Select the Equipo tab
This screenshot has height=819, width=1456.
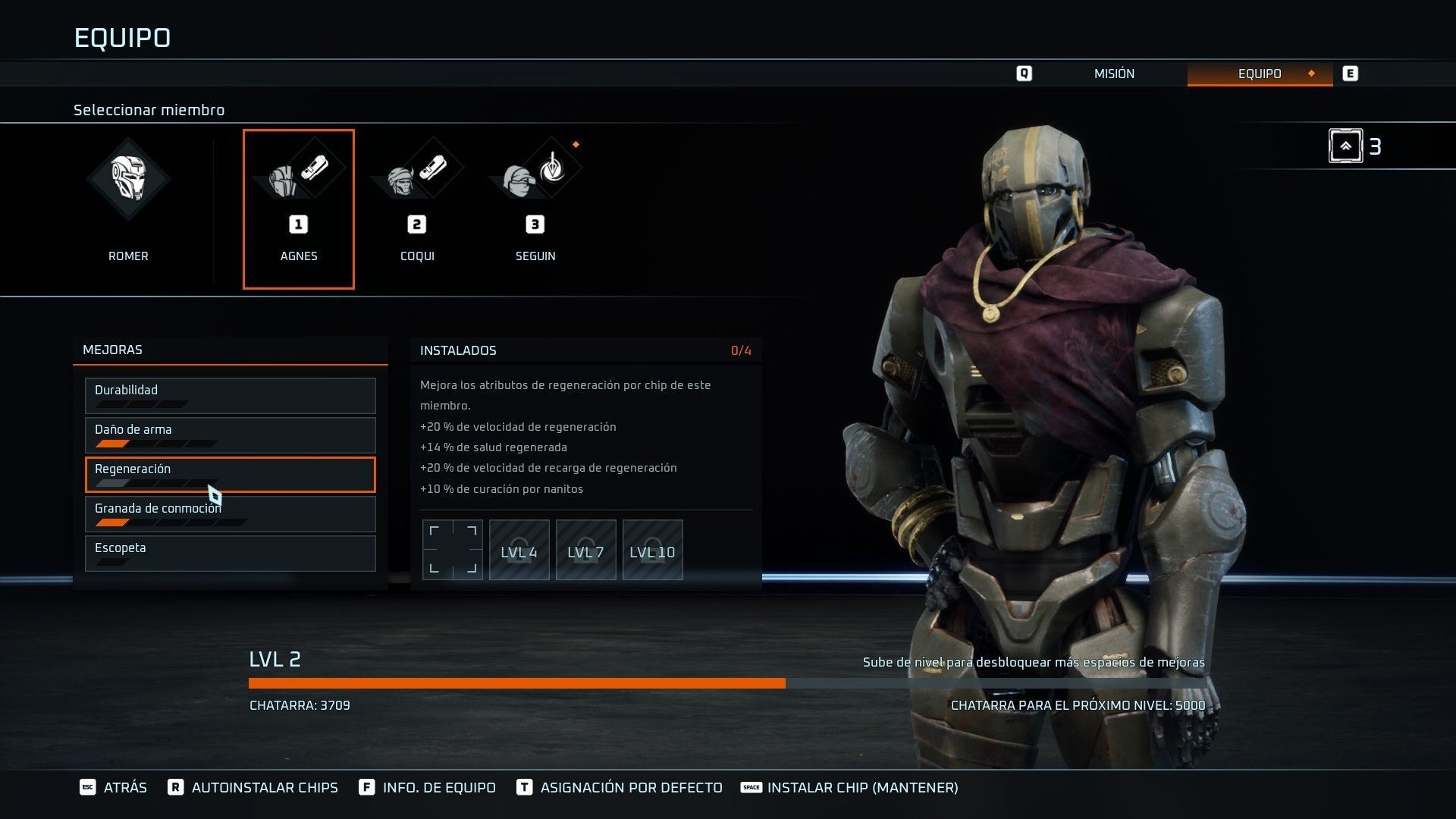pyautogui.click(x=1259, y=74)
